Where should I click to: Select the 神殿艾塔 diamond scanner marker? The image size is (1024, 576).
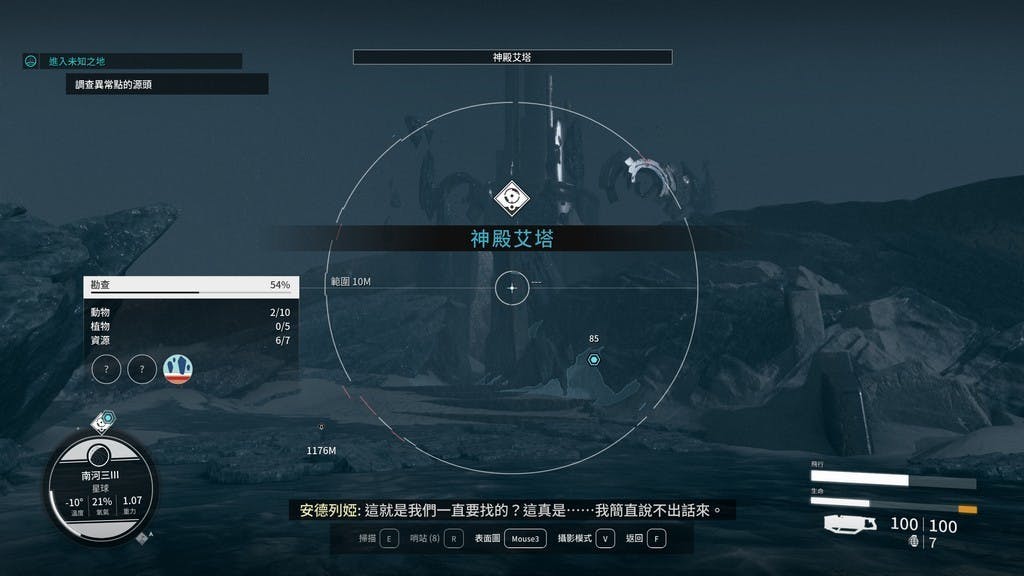tap(512, 198)
